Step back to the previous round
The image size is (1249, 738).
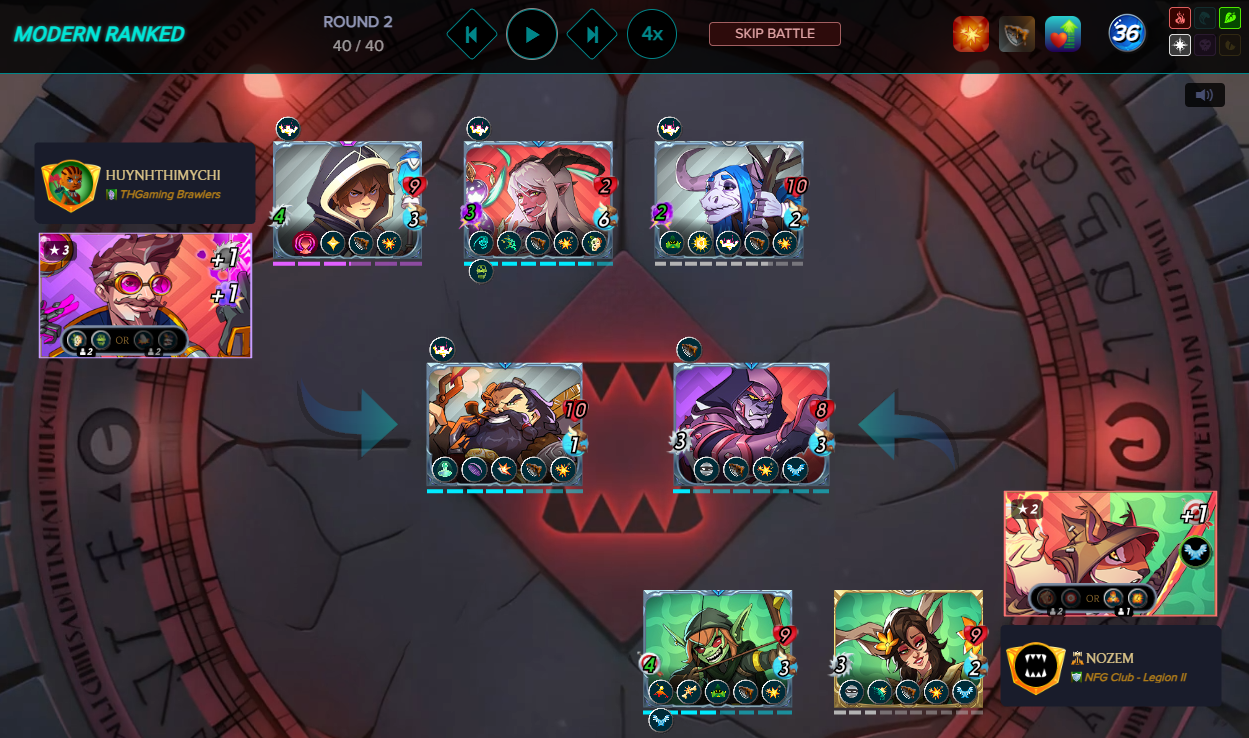pyautogui.click(x=471, y=34)
